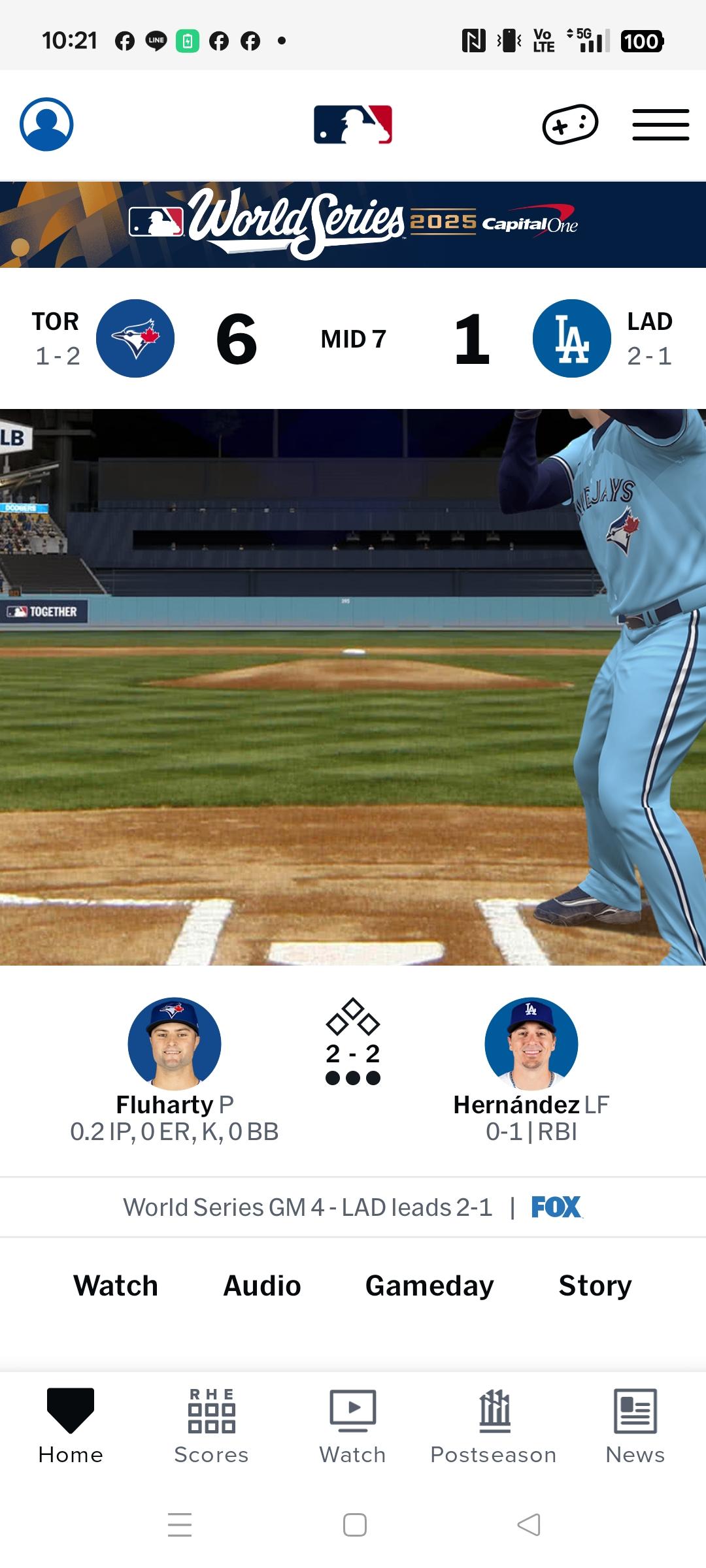
Task: Choose the Watch link under the game
Action: pos(116,1286)
